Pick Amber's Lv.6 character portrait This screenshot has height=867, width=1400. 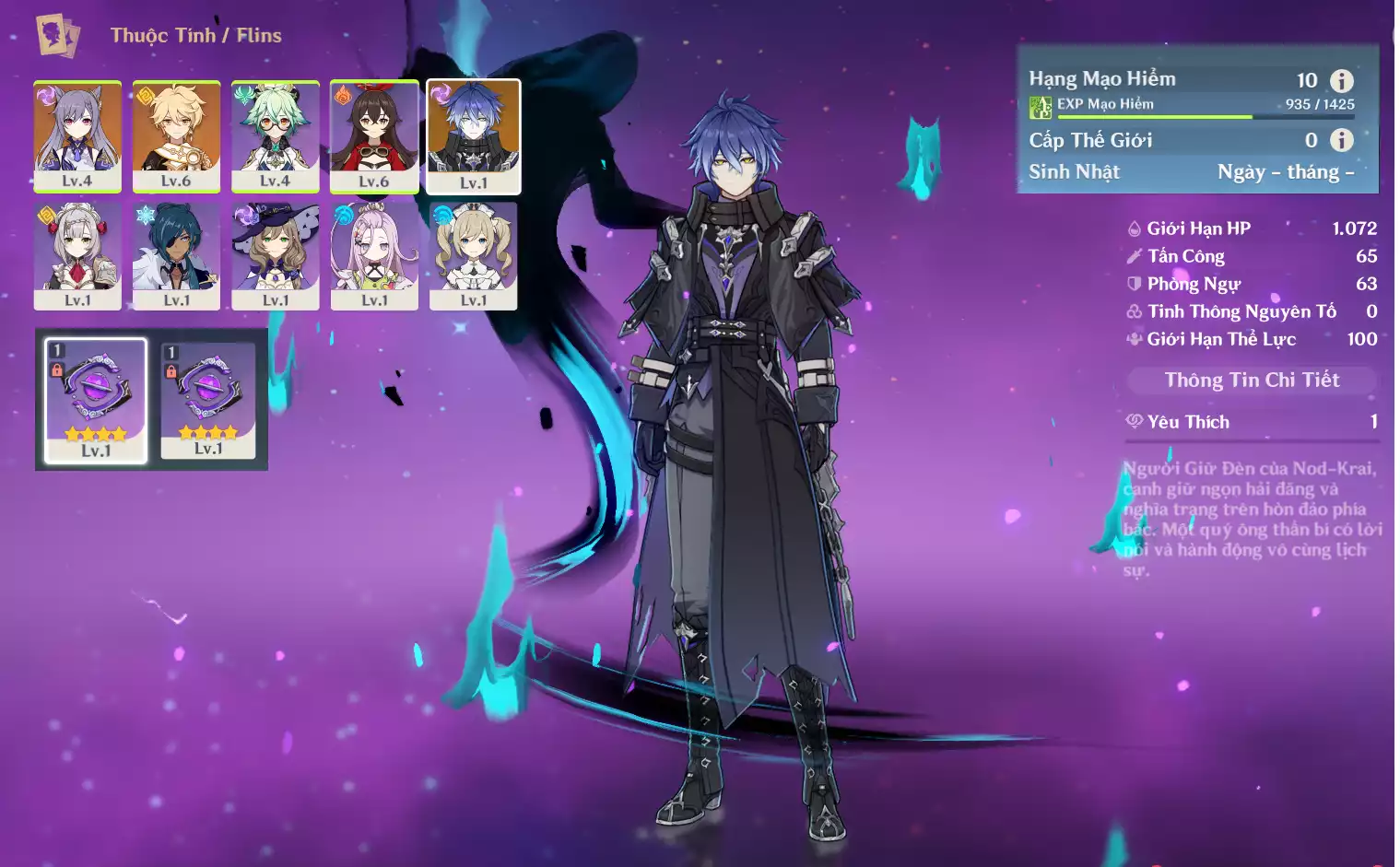click(x=374, y=135)
